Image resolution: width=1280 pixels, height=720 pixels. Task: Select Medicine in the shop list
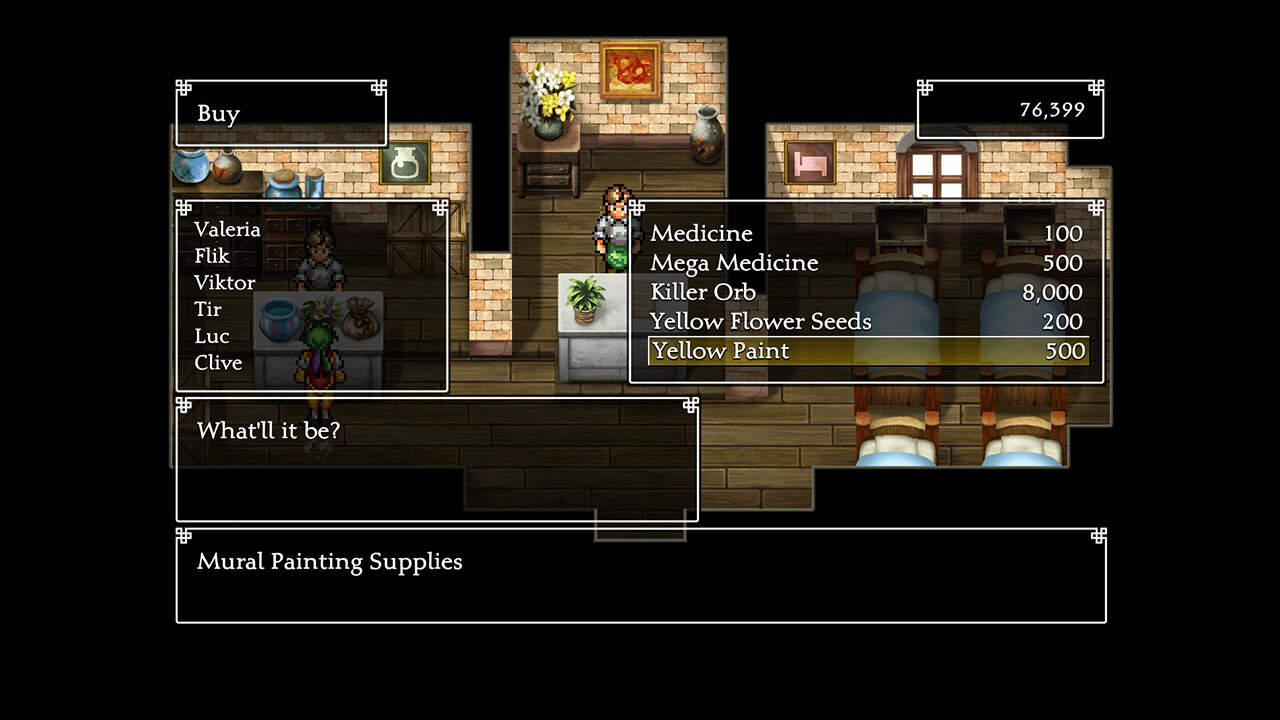(x=702, y=234)
